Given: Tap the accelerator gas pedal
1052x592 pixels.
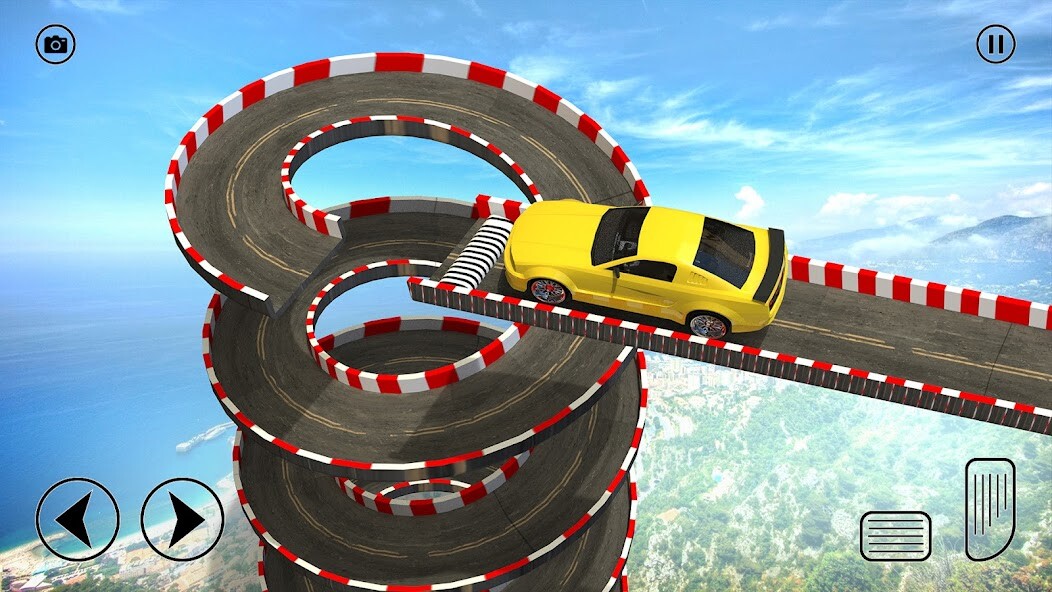Looking at the screenshot, I should coord(990,508).
